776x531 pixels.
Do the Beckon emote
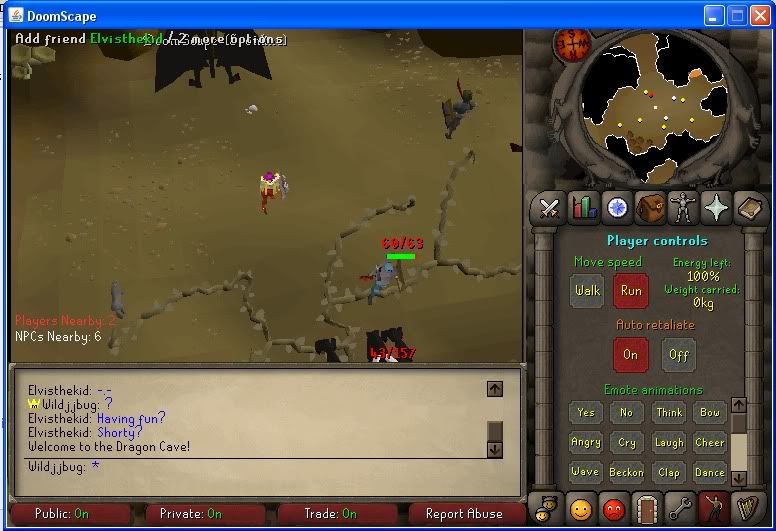point(627,472)
